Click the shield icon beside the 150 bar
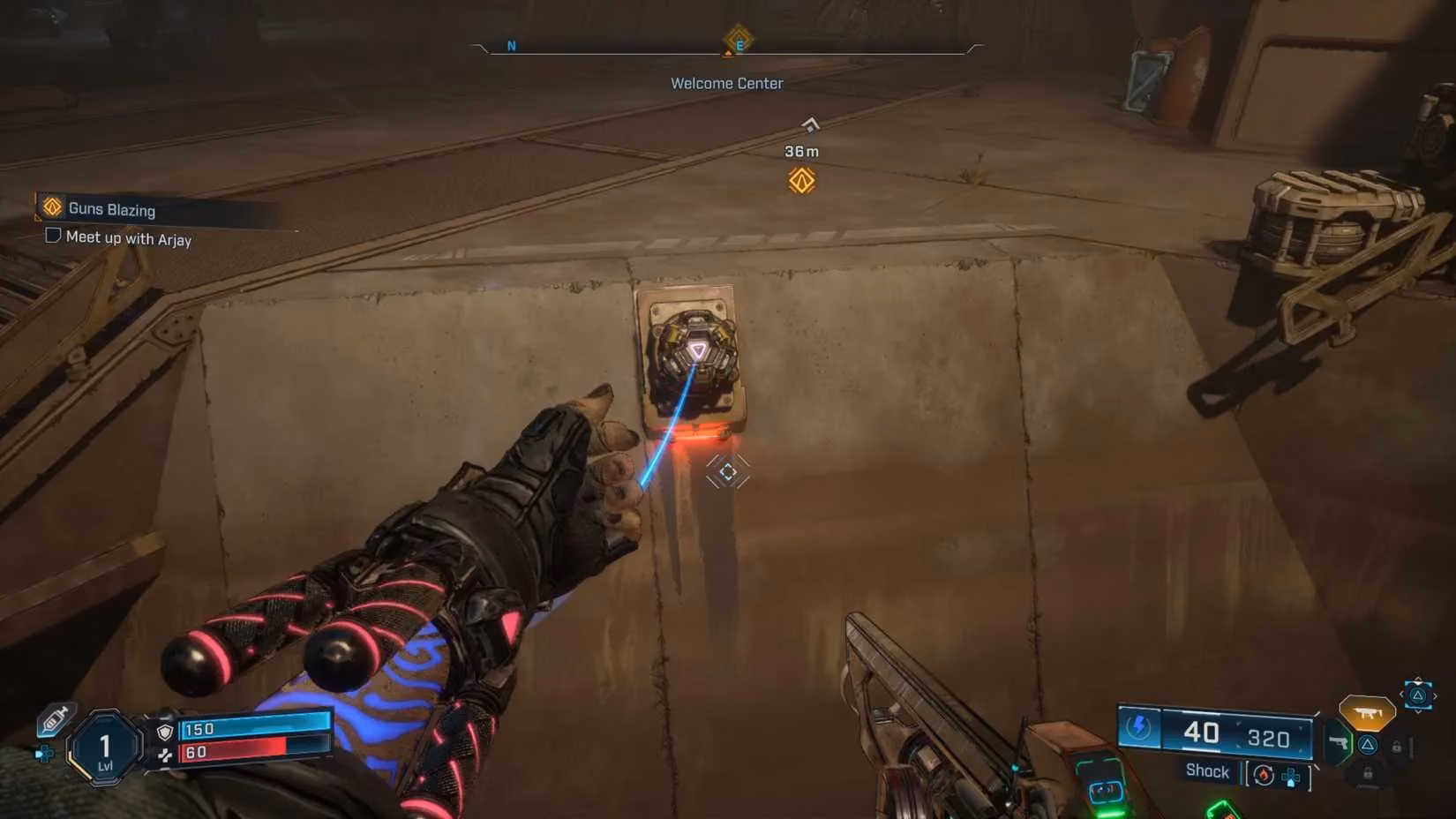The height and width of the screenshot is (819, 1456). coord(164,732)
